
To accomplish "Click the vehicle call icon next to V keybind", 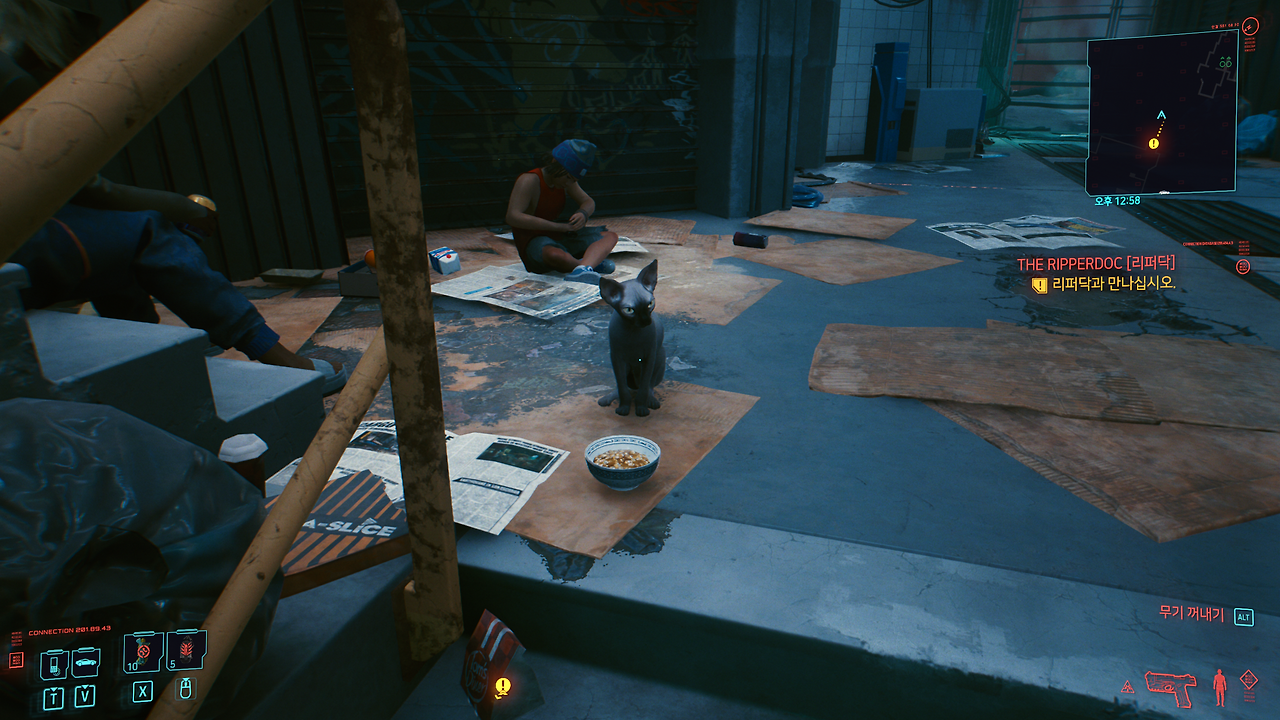I will (85, 662).
